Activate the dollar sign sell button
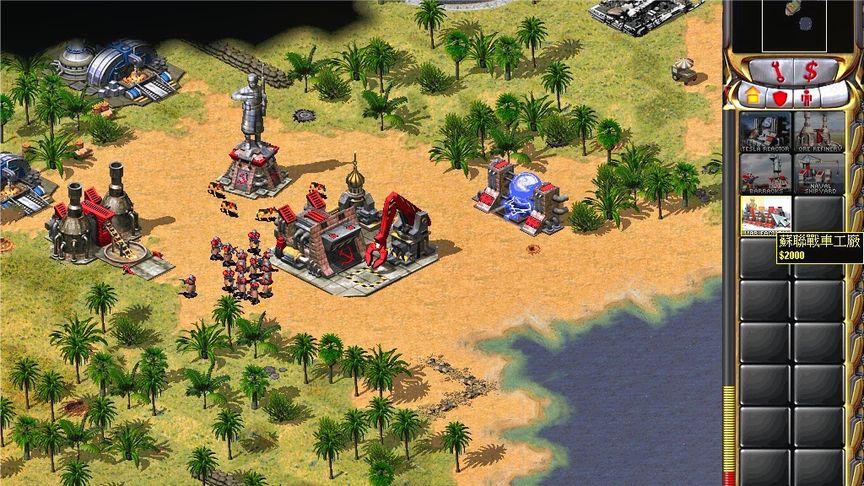 809,70
